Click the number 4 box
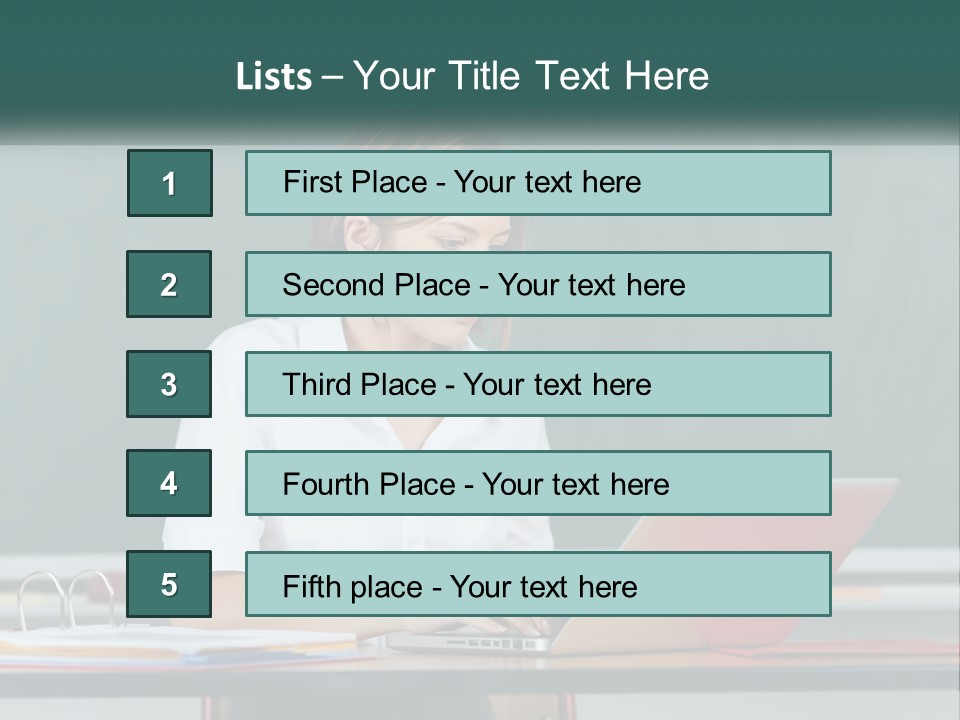The height and width of the screenshot is (720, 960). coord(169,484)
